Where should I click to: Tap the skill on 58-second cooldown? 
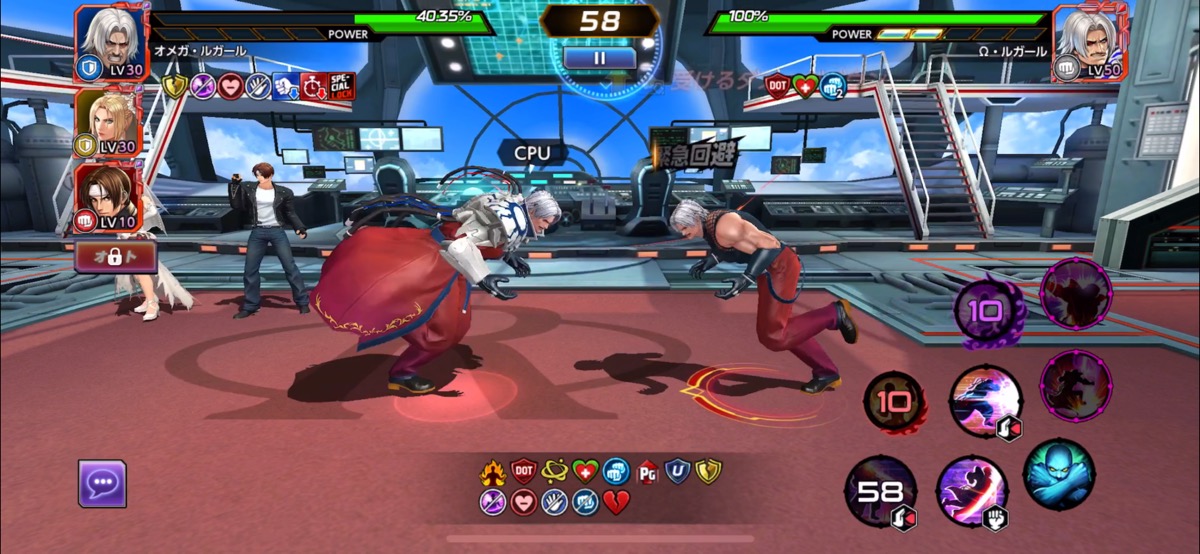(881, 491)
